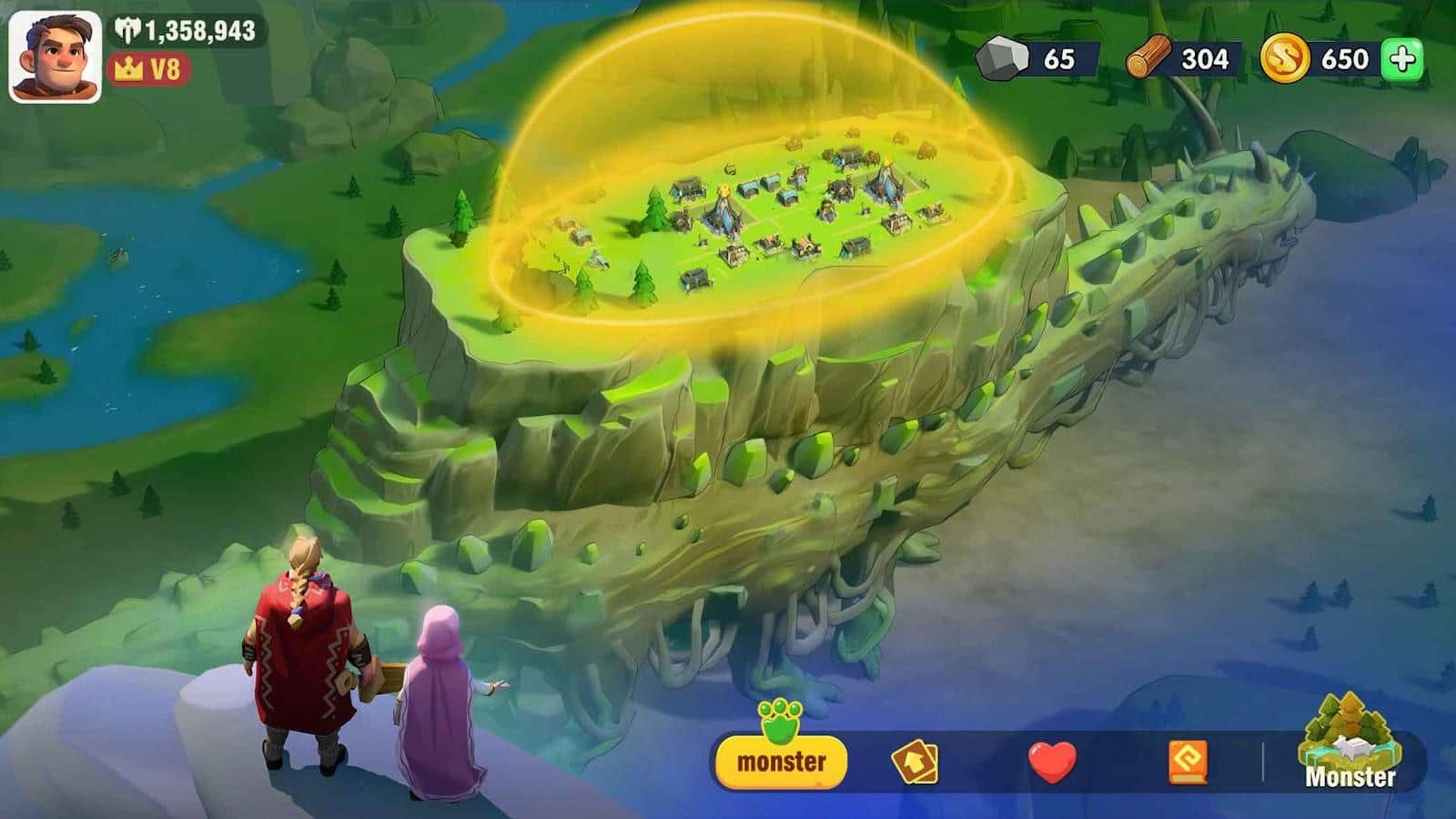
Task: Tap the V8 VIP crown badge
Action: pyautogui.click(x=148, y=69)
